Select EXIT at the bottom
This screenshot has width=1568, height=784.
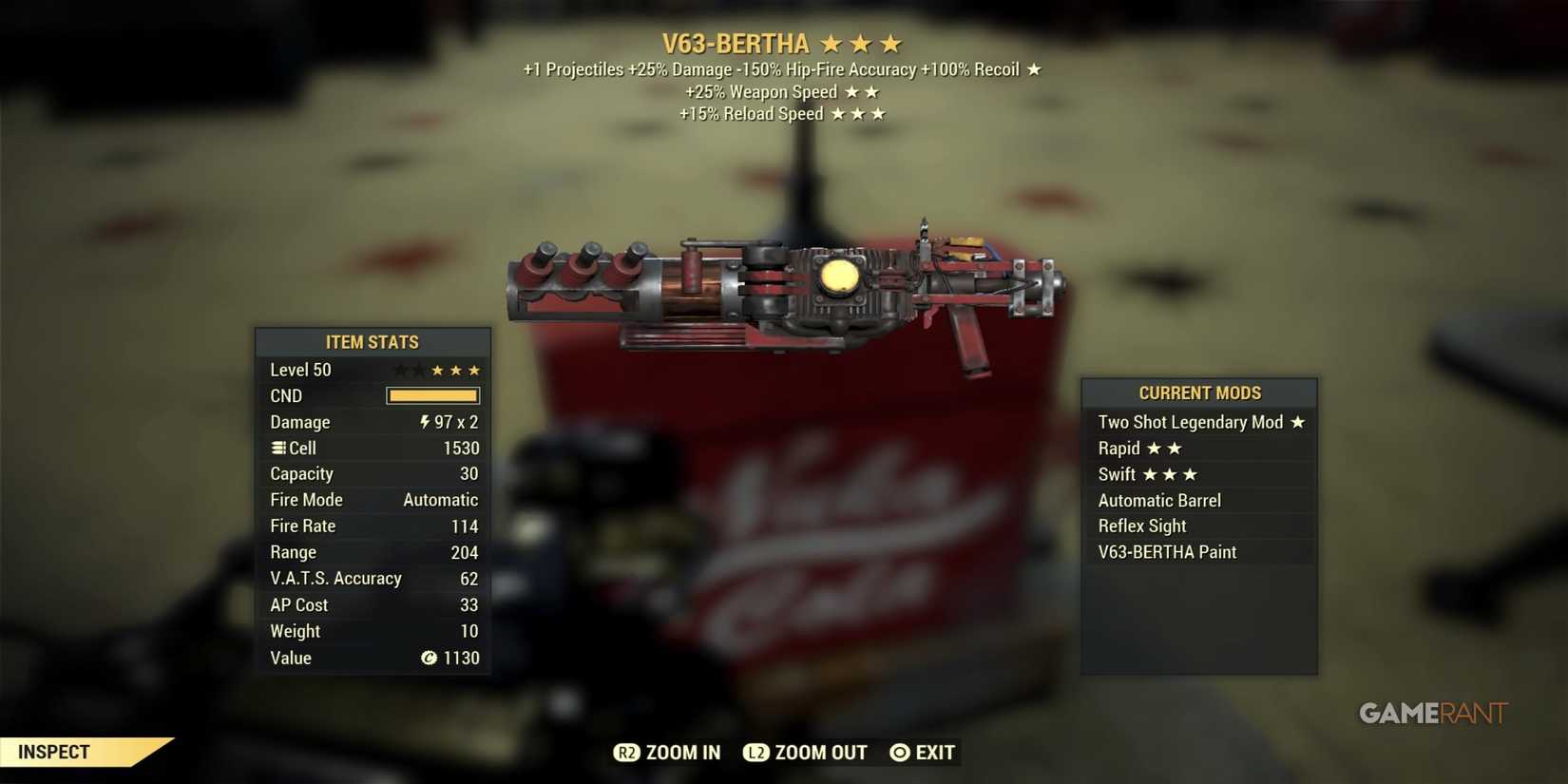click(936, 752)
